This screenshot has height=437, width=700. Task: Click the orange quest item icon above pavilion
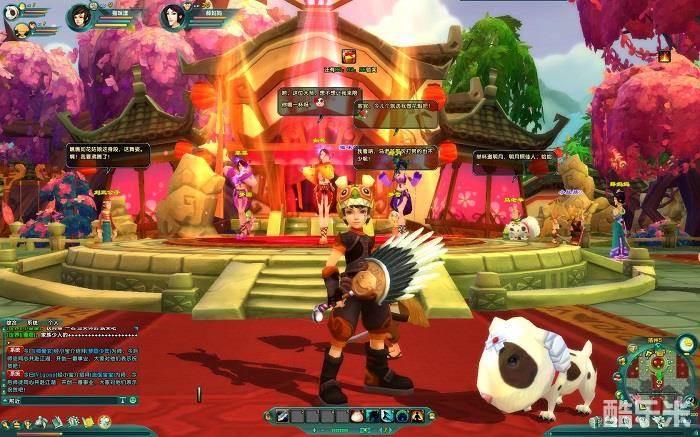point(350,56)
